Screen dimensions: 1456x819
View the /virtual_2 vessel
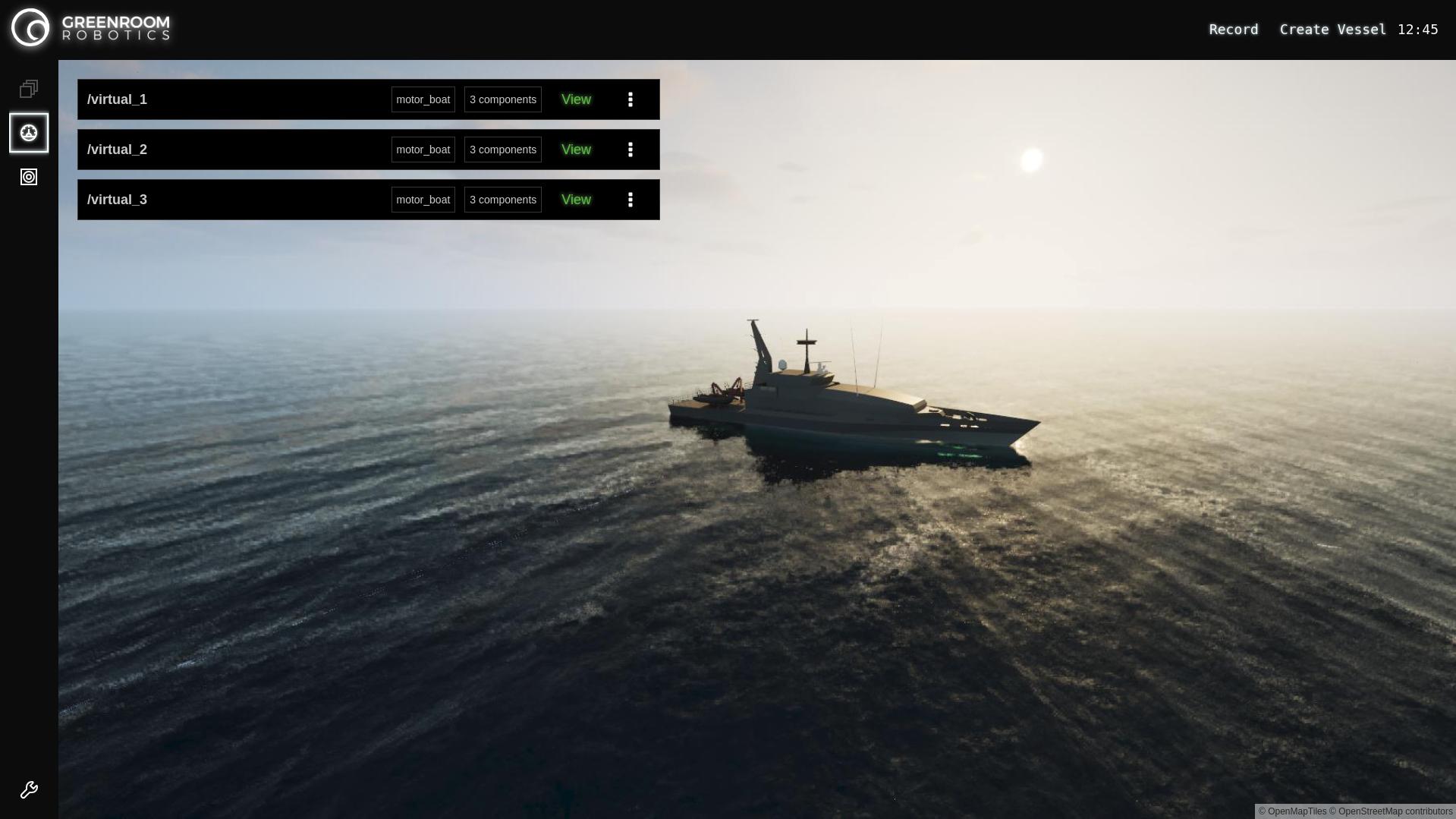pos(576,150)
